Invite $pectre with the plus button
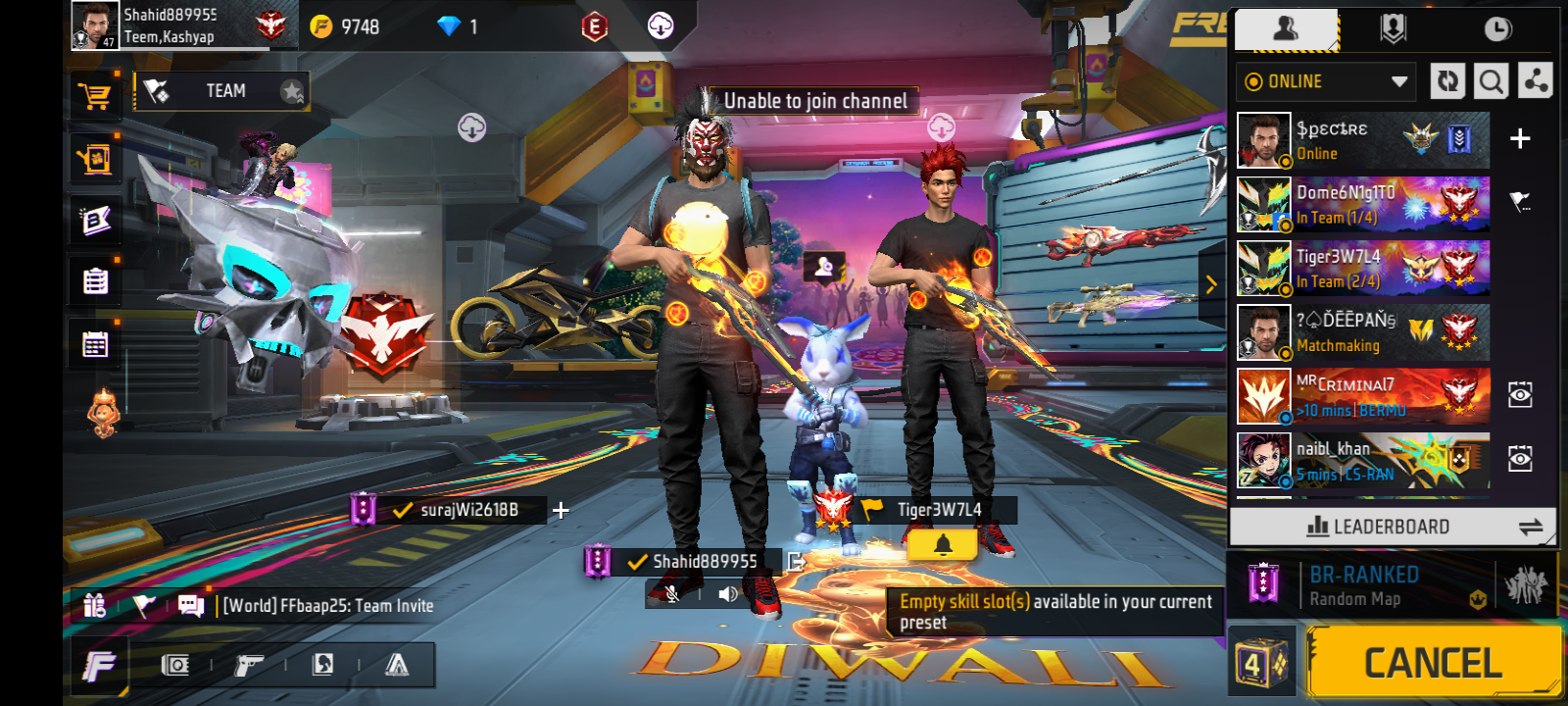1568x706 pixels. coord(1519,139)
